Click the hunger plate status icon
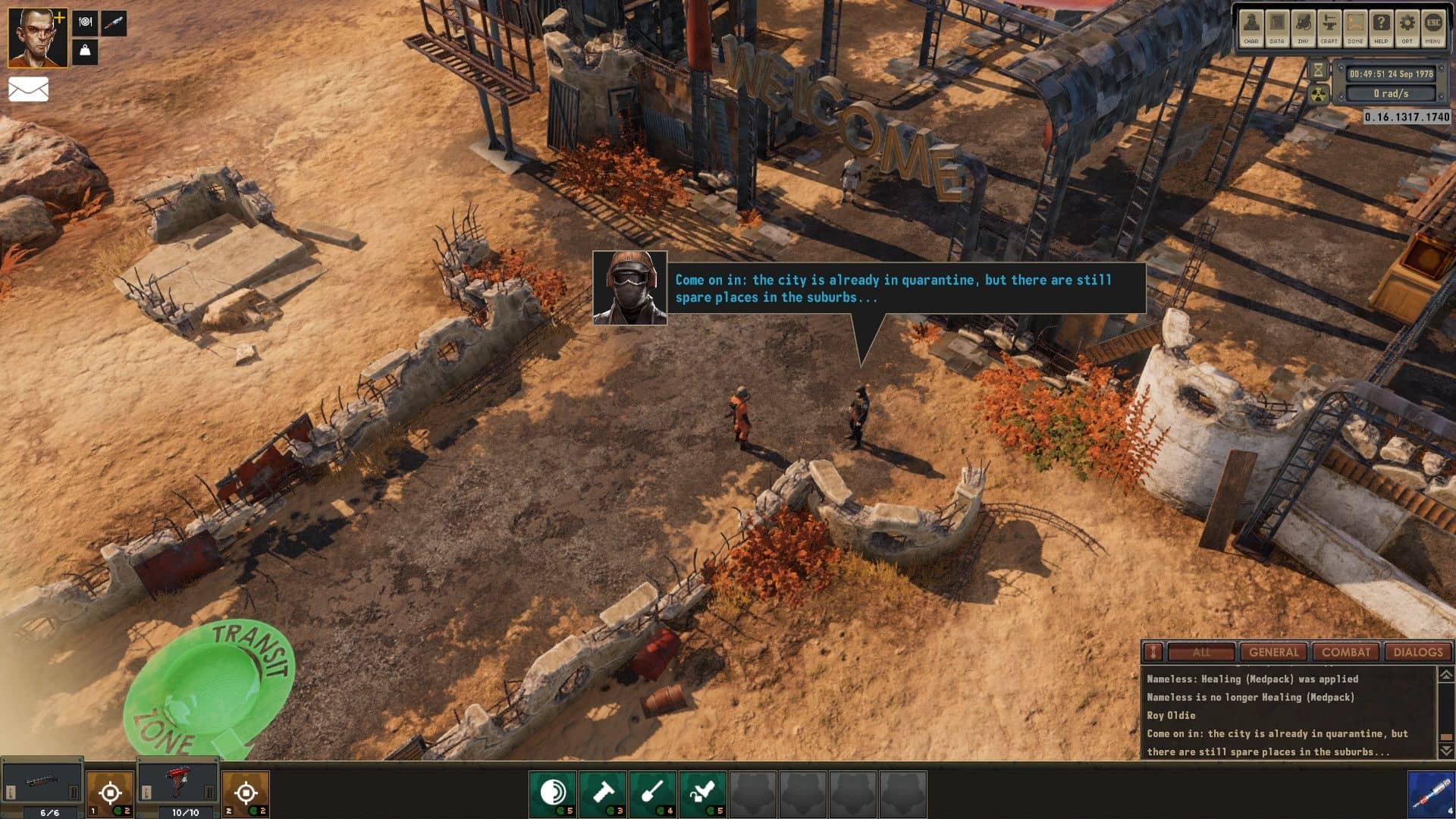Viewport: 1456px width, 819px height. click(x=85, y=23)
